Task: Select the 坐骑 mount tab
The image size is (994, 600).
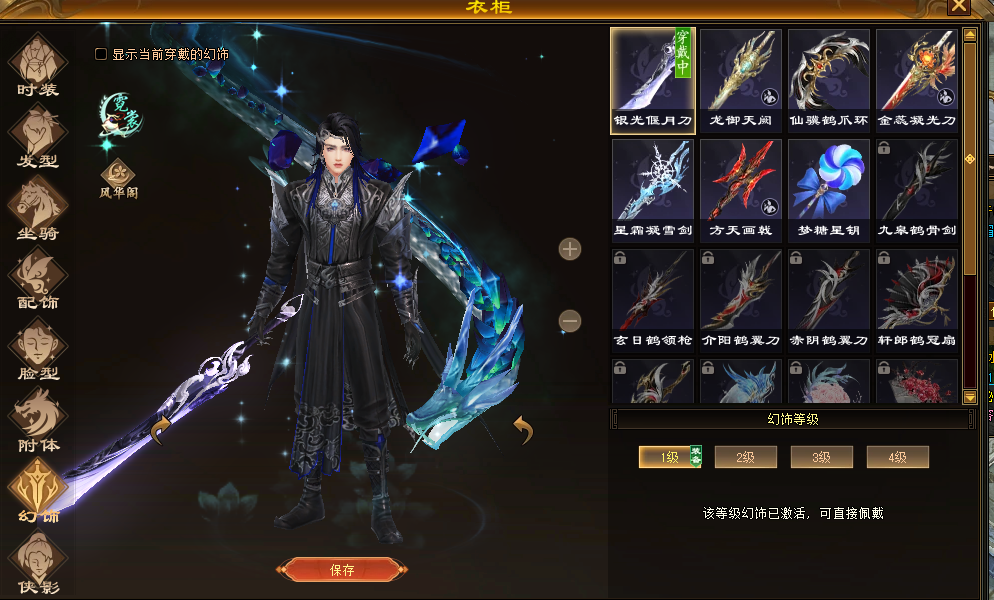Action: click(38, 208)
